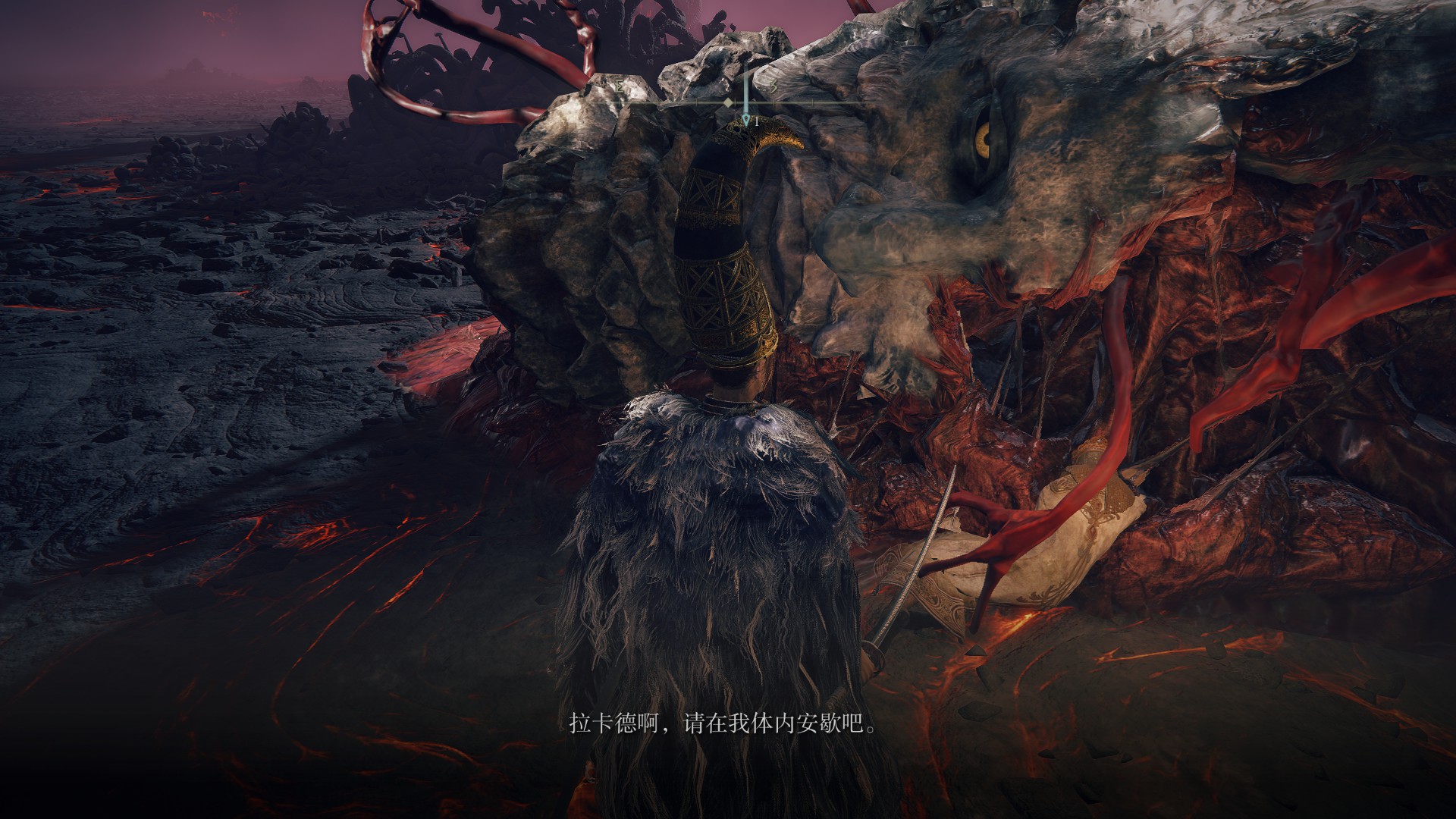Click the blue beacon marker on compass
This screenshot has width=1456, height=819.
(746, 119)
